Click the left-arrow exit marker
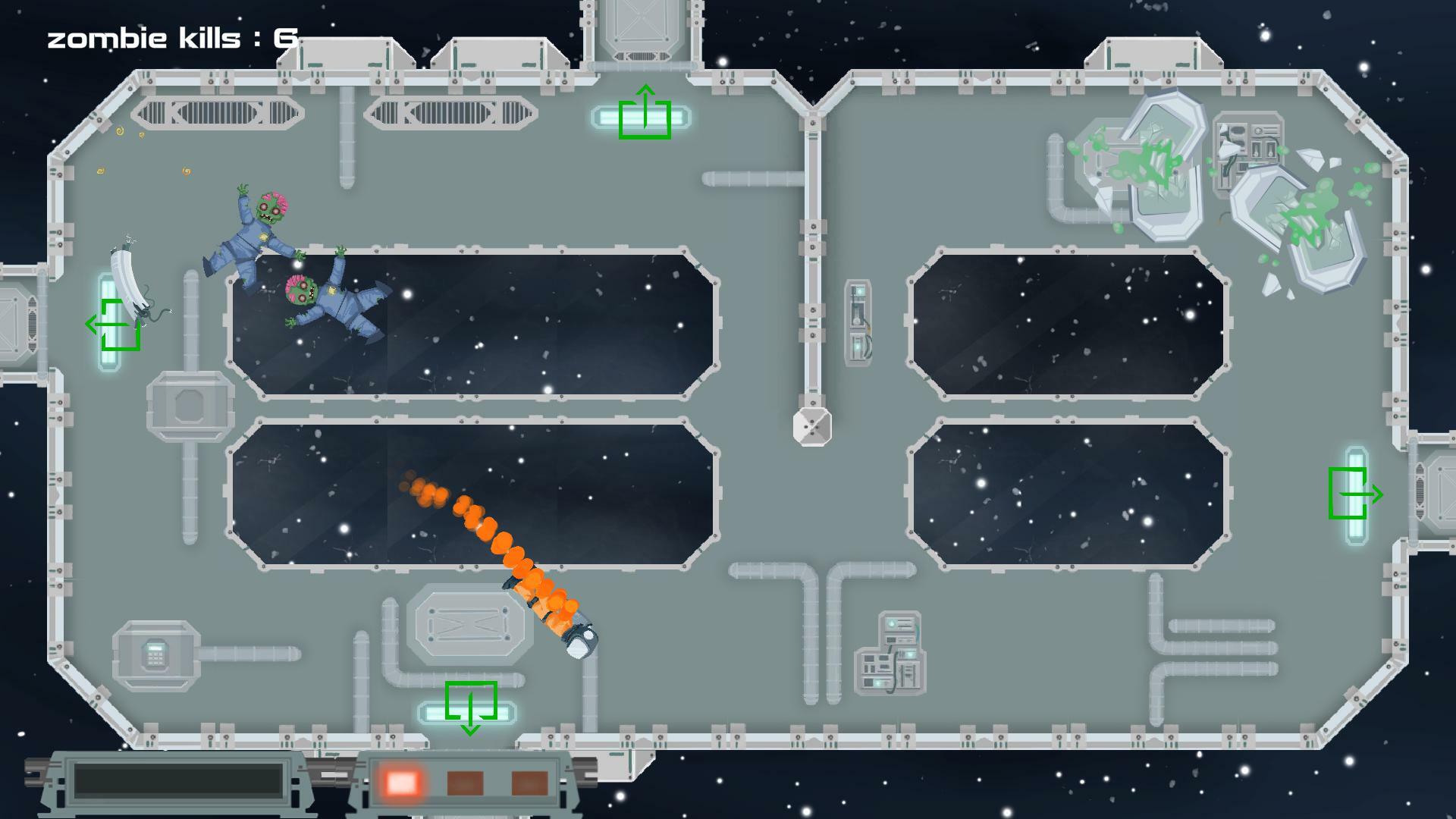The image size is (1456, 819). (115, 325)
